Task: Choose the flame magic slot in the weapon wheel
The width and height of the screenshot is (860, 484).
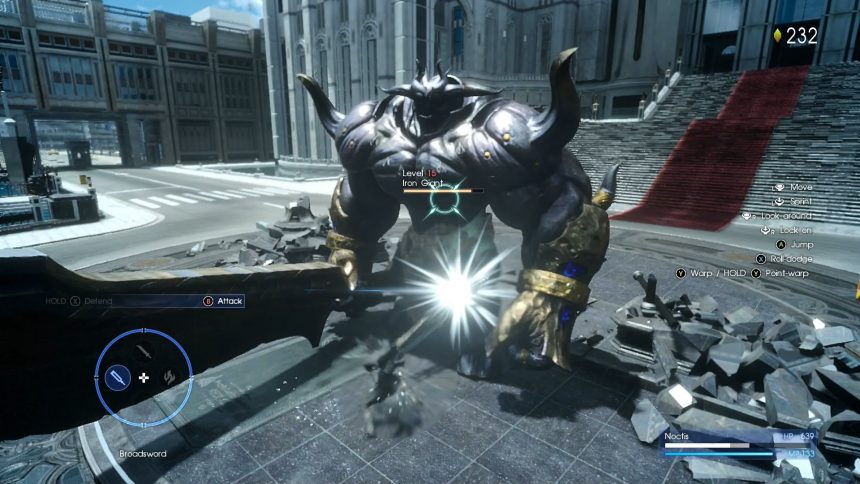Action: tap(169, 378)
